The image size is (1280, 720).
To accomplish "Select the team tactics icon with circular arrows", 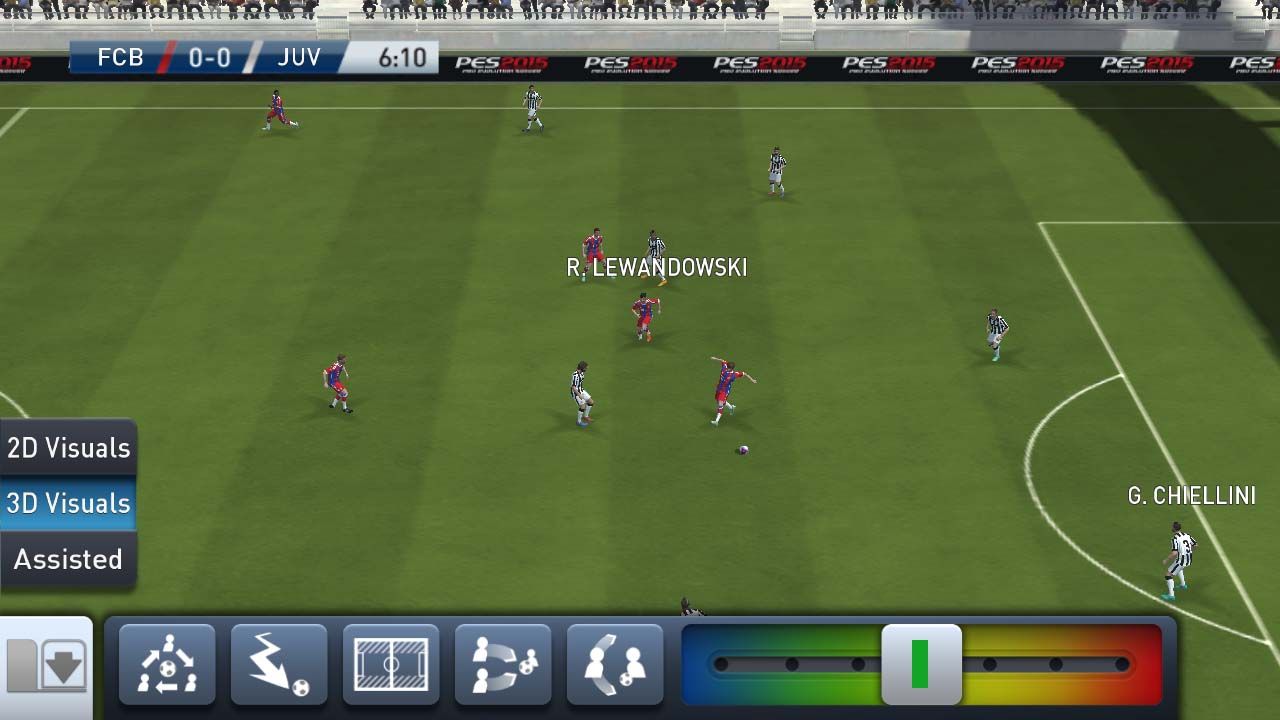I will (167, 664).
